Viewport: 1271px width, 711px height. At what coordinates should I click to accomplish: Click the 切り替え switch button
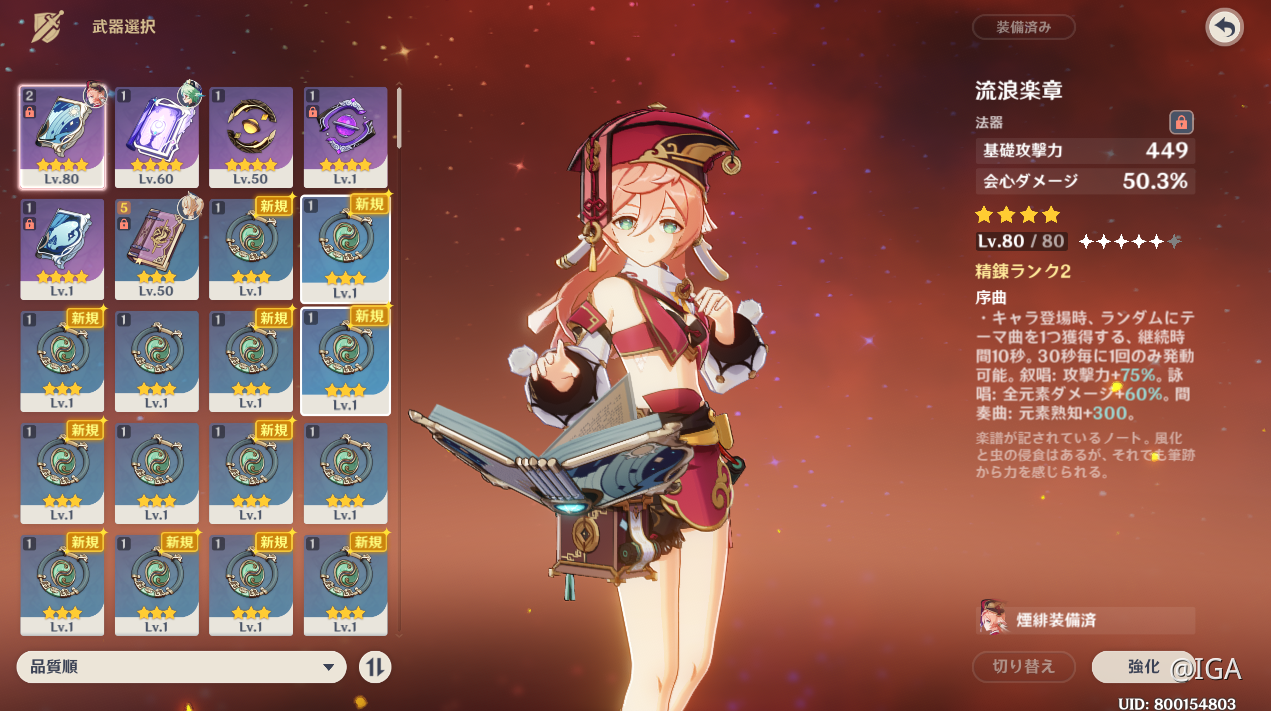pyautogui.click(x=1023, y=666)
